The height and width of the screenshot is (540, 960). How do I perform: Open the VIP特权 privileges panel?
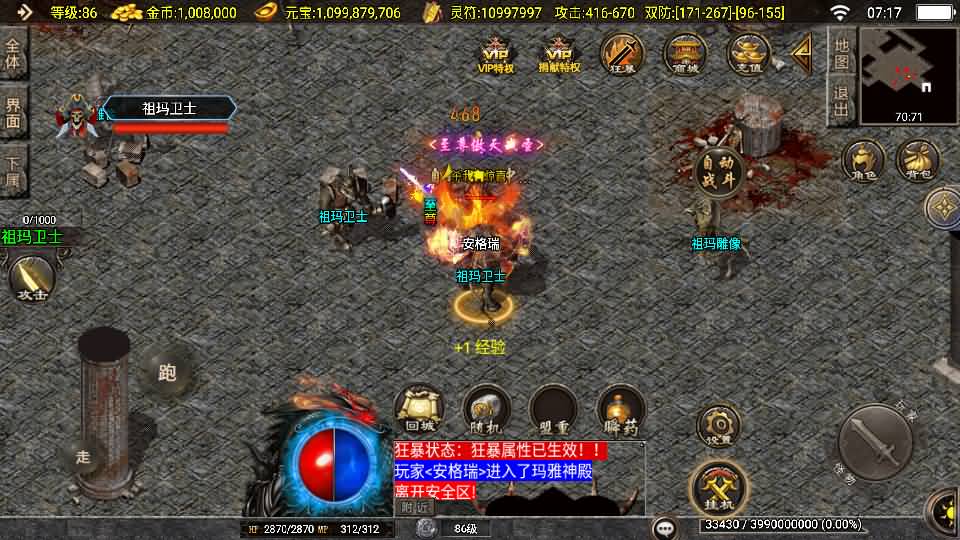tap(496, 55)
